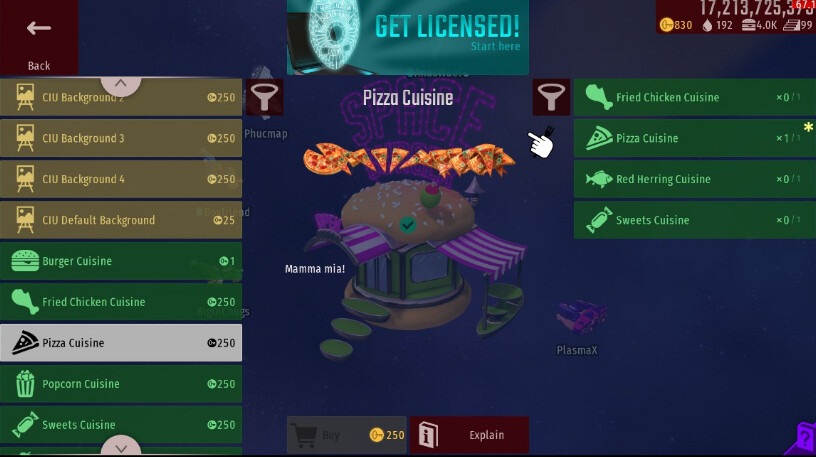The height and width of the screenshot is (457, 816).
Task: Choose Popcorn Cuisine in the shop list
Action: pyautogui.click(x=121, y=384)
